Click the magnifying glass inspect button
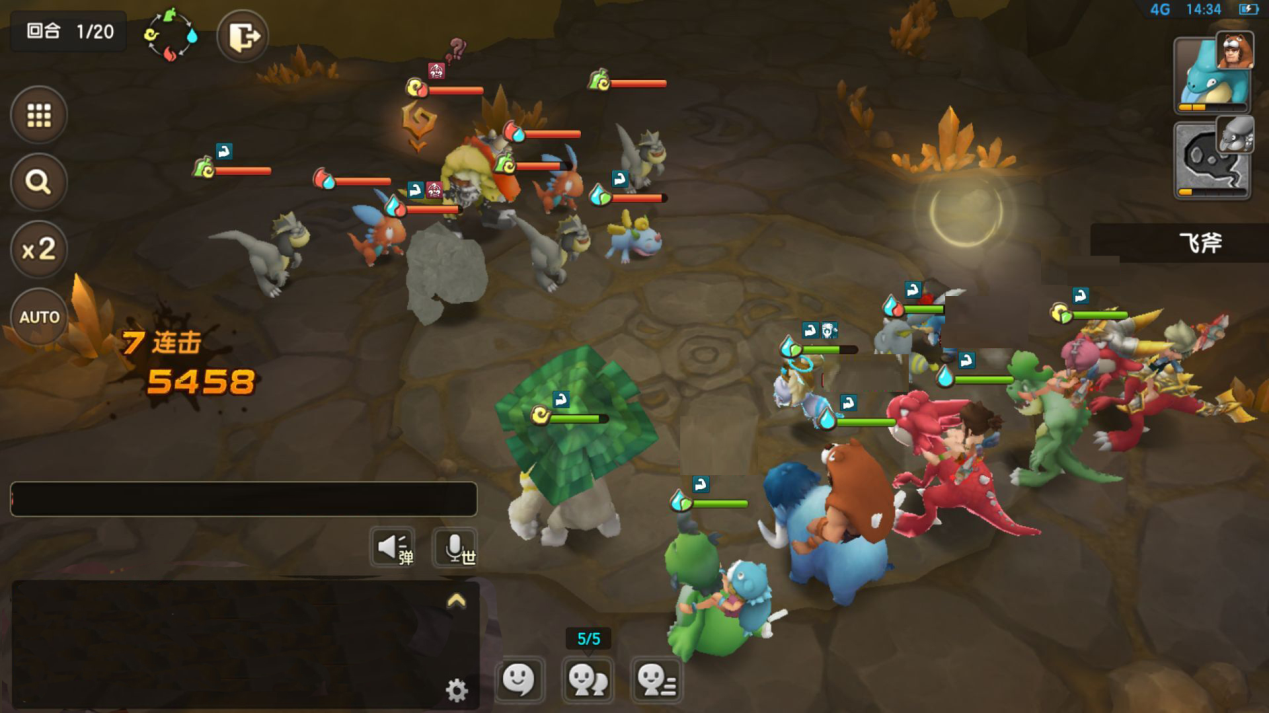The width and height of the screenshot is (1269, 713). coord(39,182)
